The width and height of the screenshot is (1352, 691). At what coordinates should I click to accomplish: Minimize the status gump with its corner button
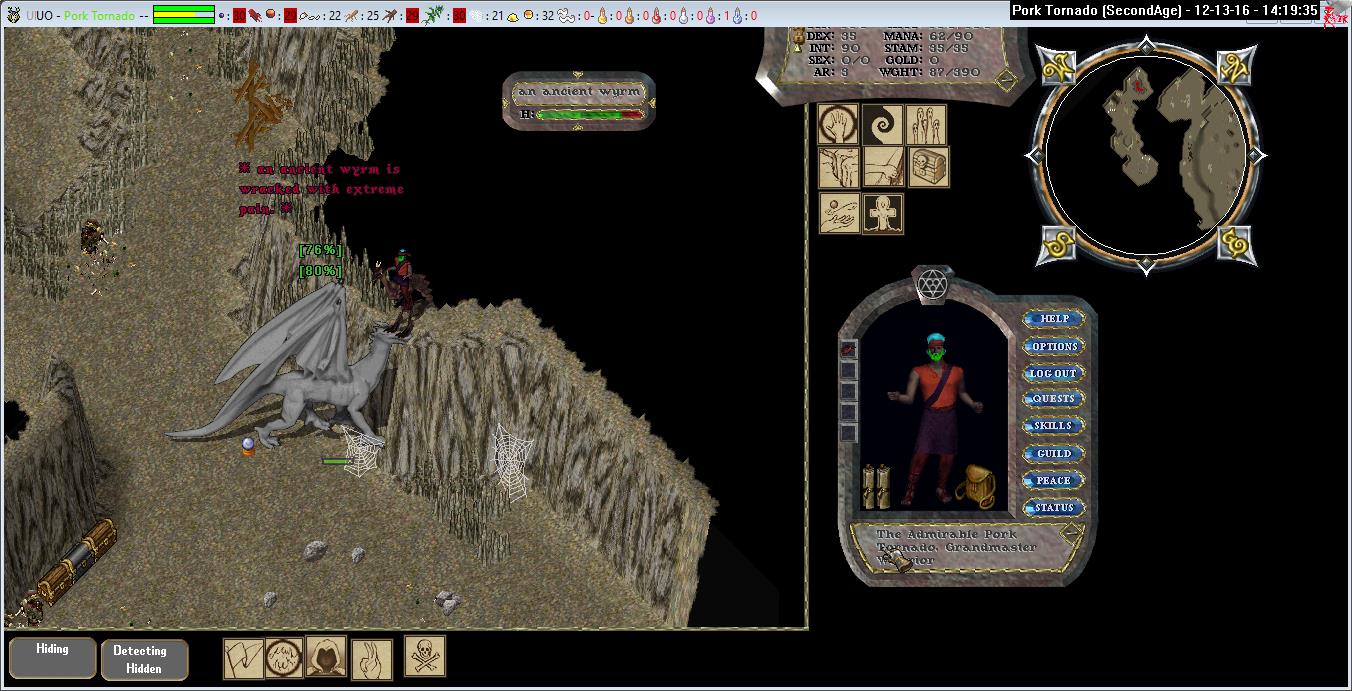[1006, 80]
